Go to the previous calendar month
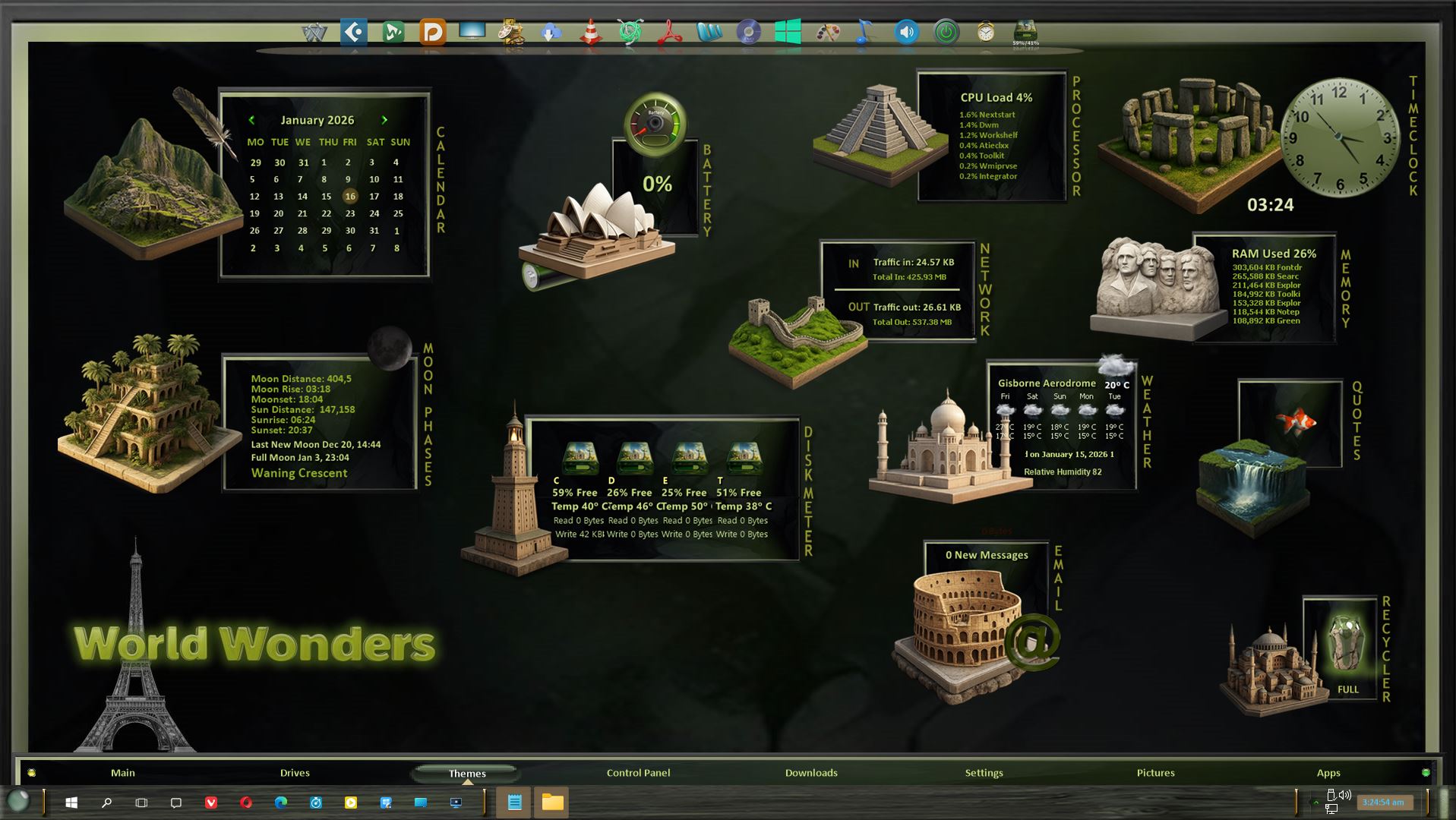The height and width of the screenshot is (820, 1456). pyautogui.click(x=251, y=120)
